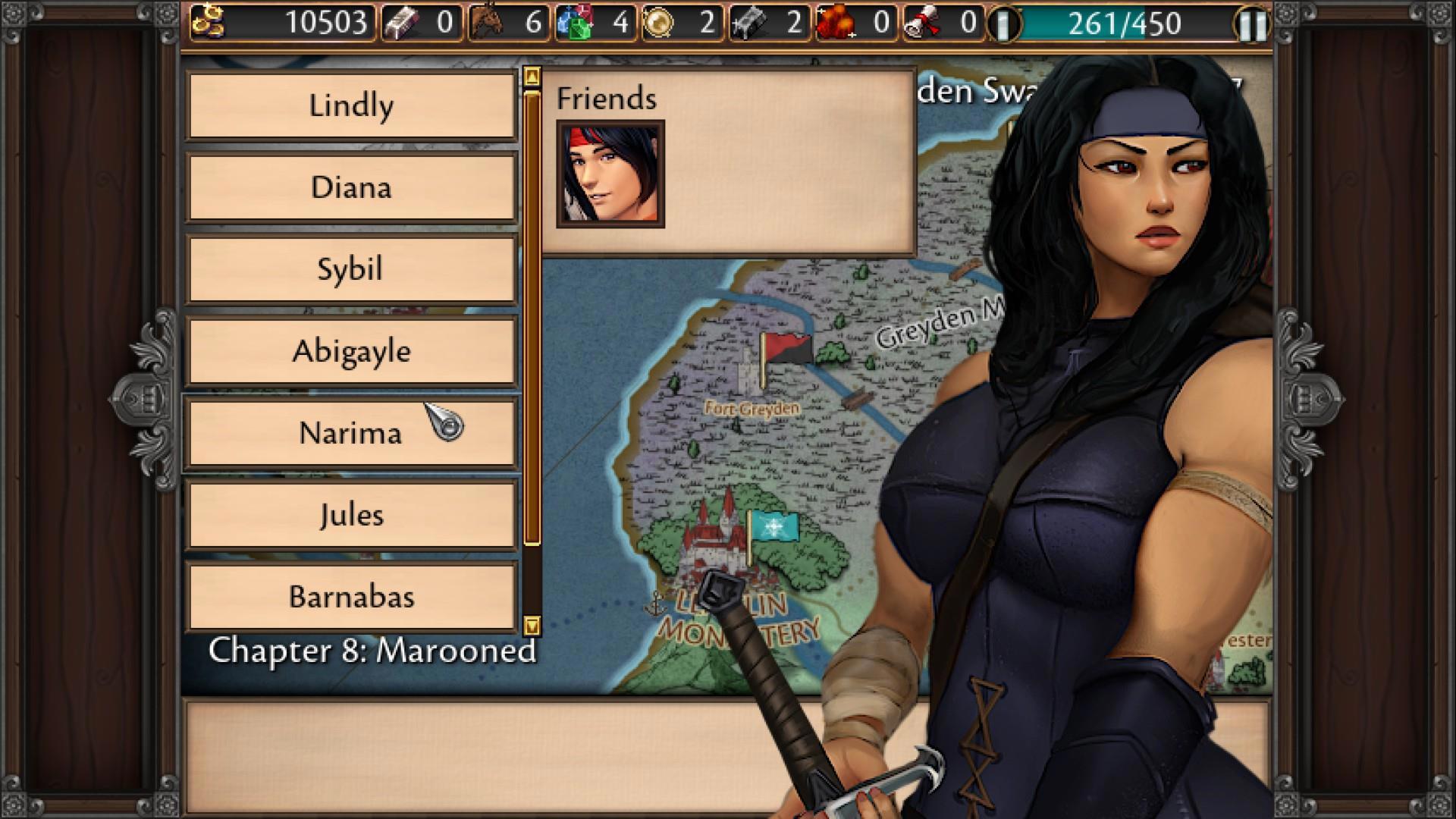
Task: Pause the game with the pause button
Action: pyautogui.click(x=1253, y=24)
